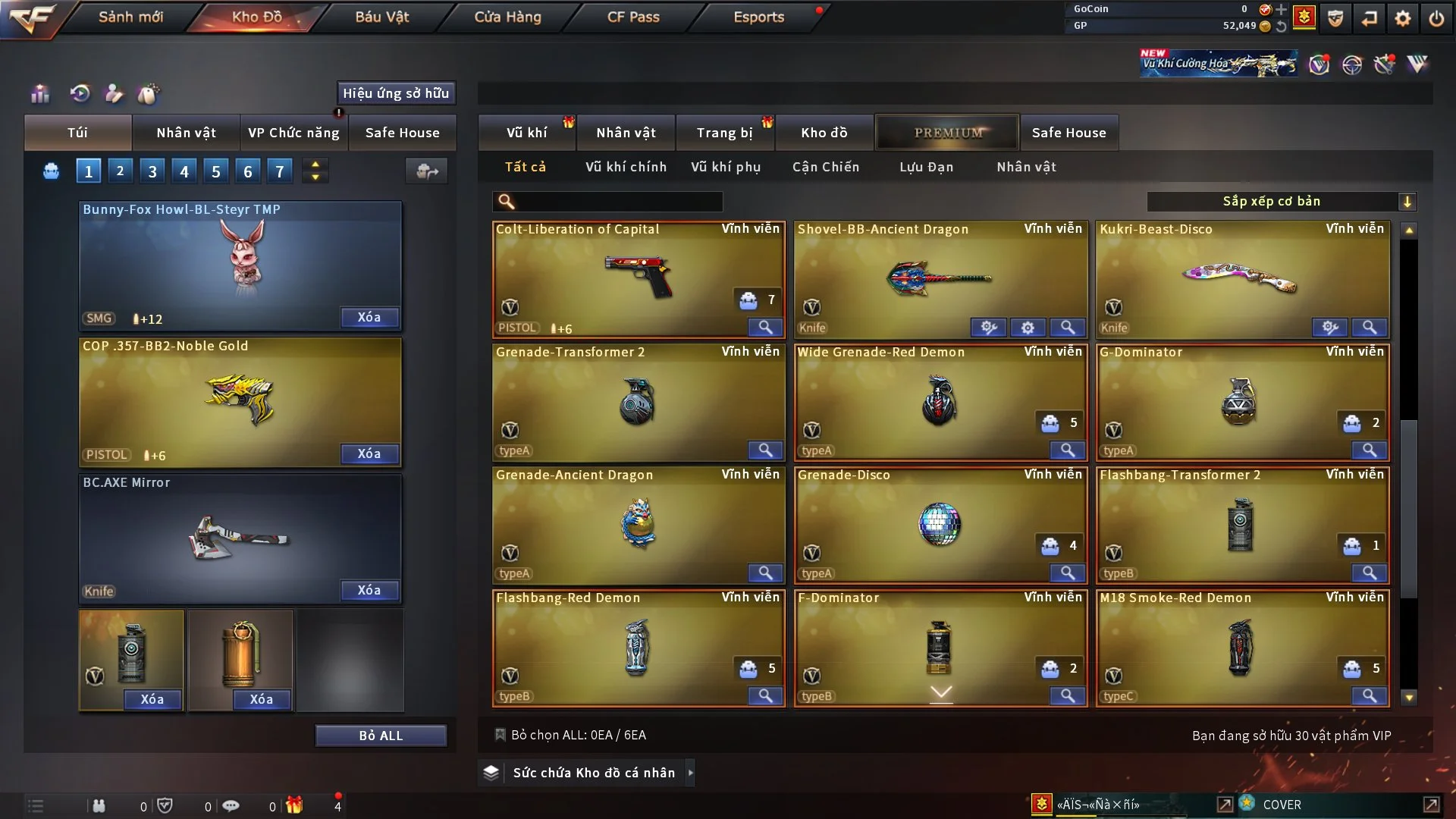Open the Esports menu

coord(758,17)
